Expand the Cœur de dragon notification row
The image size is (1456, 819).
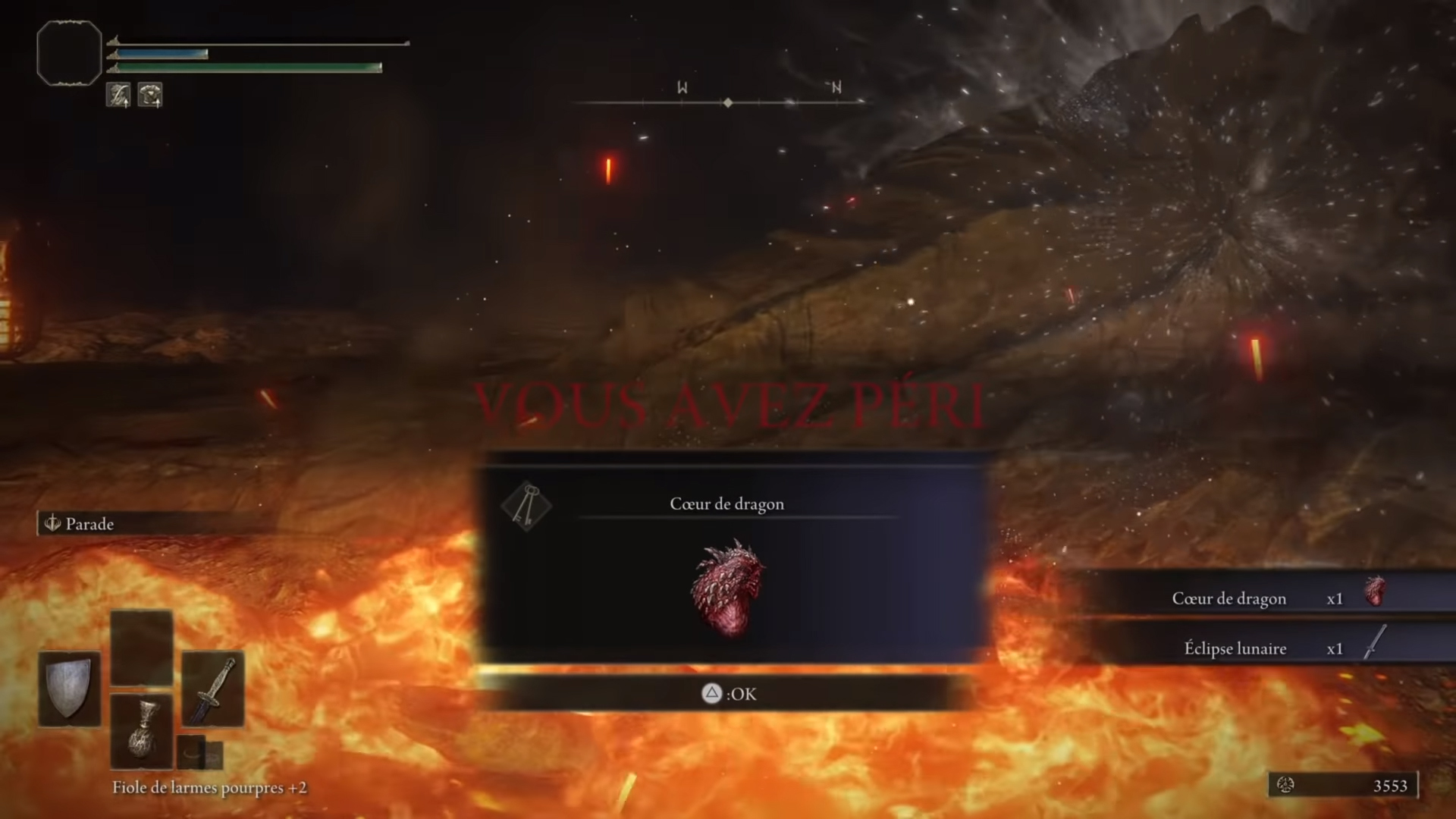pyautogui.click(x=1228, y=598)
